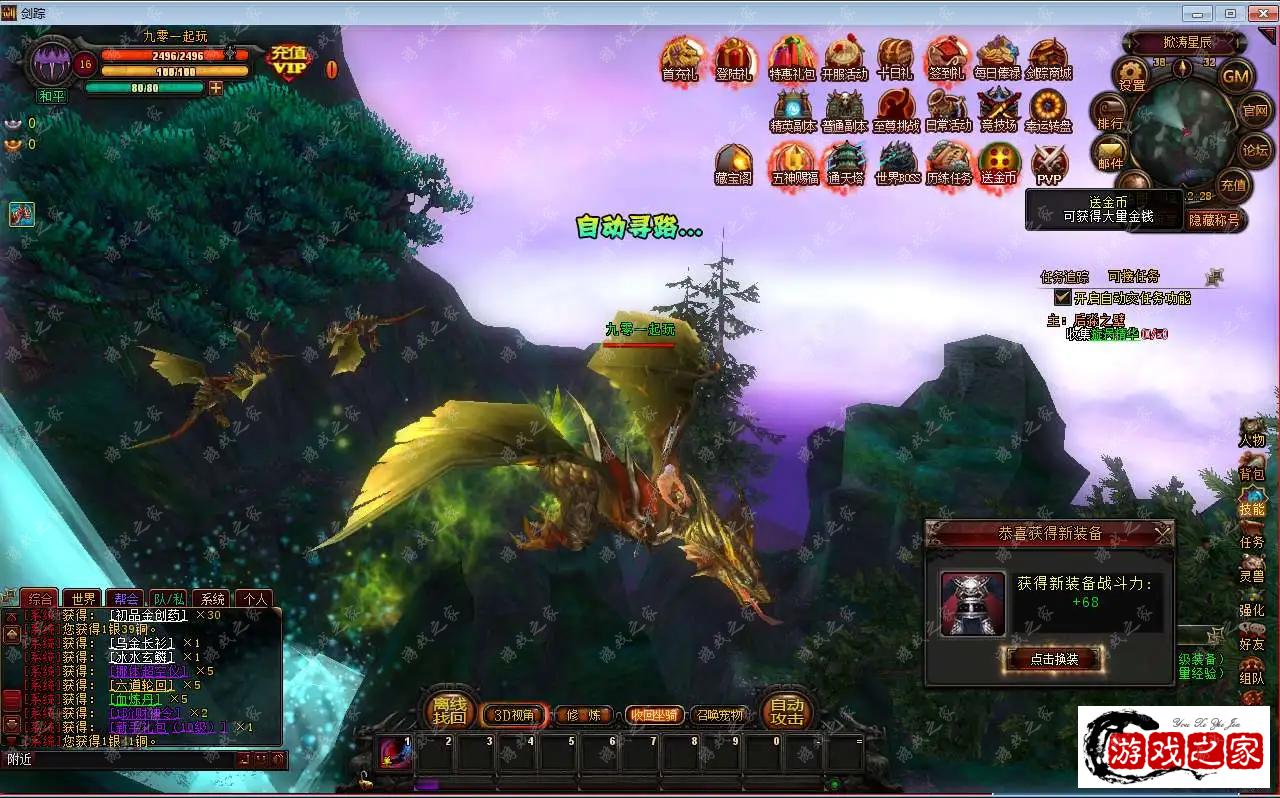Activate 自动攻击 auto attack

tap(787, 710)
